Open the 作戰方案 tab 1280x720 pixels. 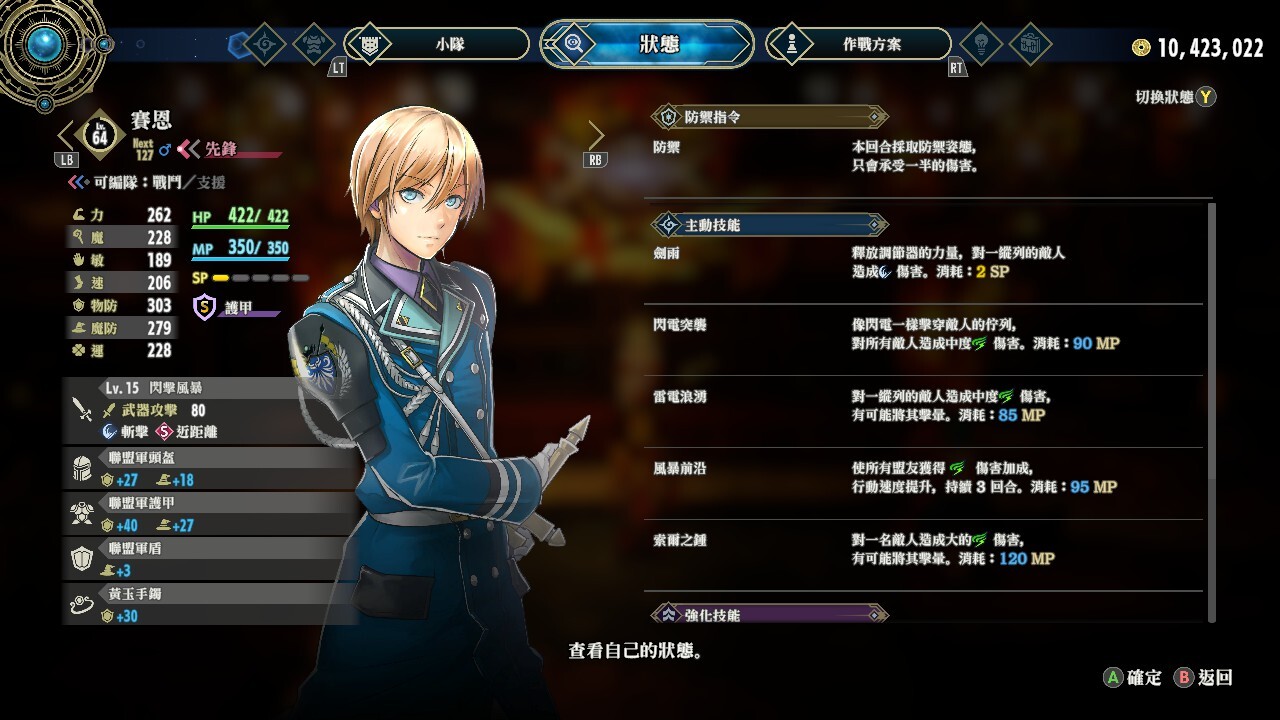coord(858,44)
